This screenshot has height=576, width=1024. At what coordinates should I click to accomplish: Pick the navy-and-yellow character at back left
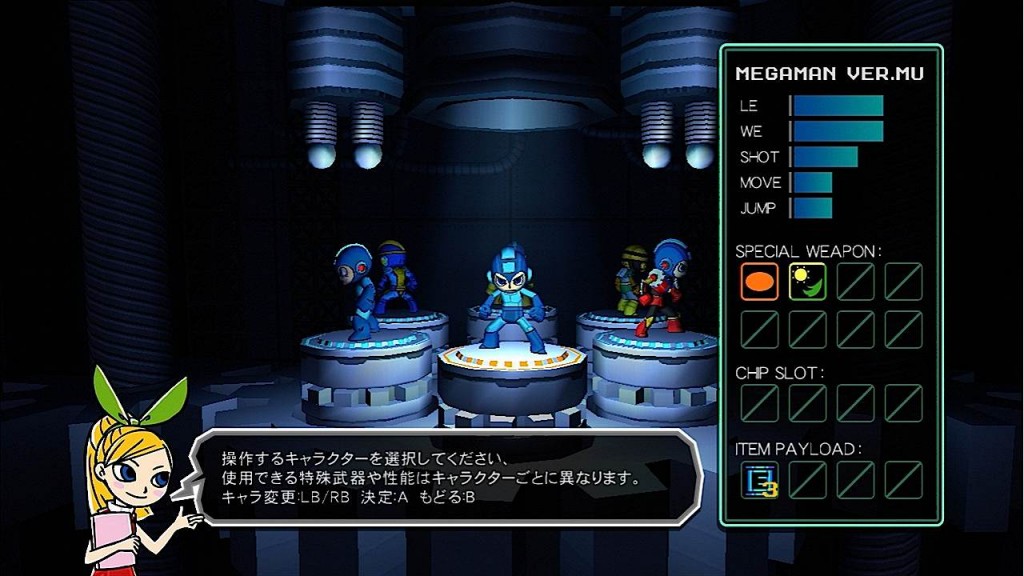pos(394,275)
